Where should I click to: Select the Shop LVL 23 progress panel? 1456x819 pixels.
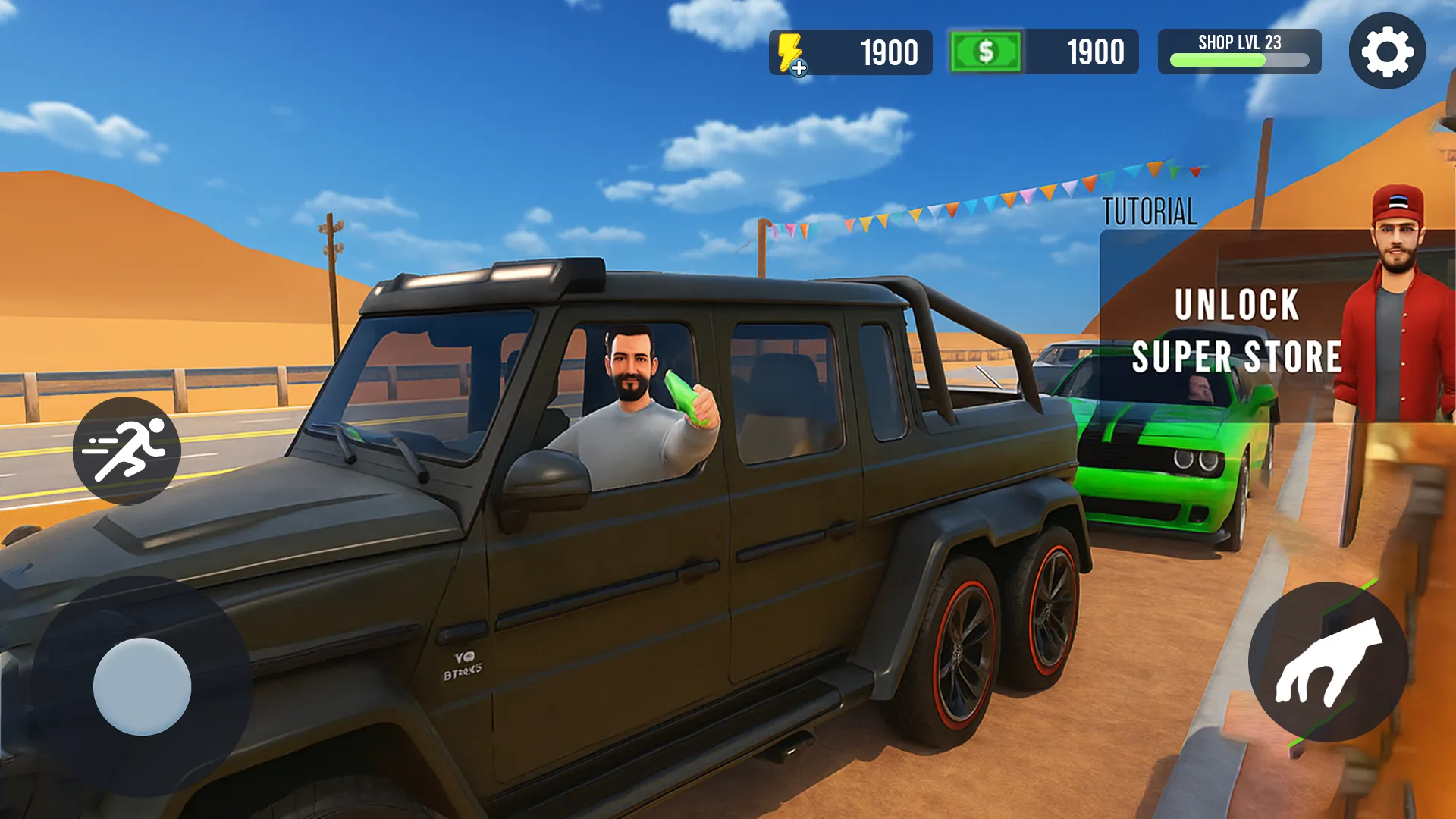[x=1239, y=52]
